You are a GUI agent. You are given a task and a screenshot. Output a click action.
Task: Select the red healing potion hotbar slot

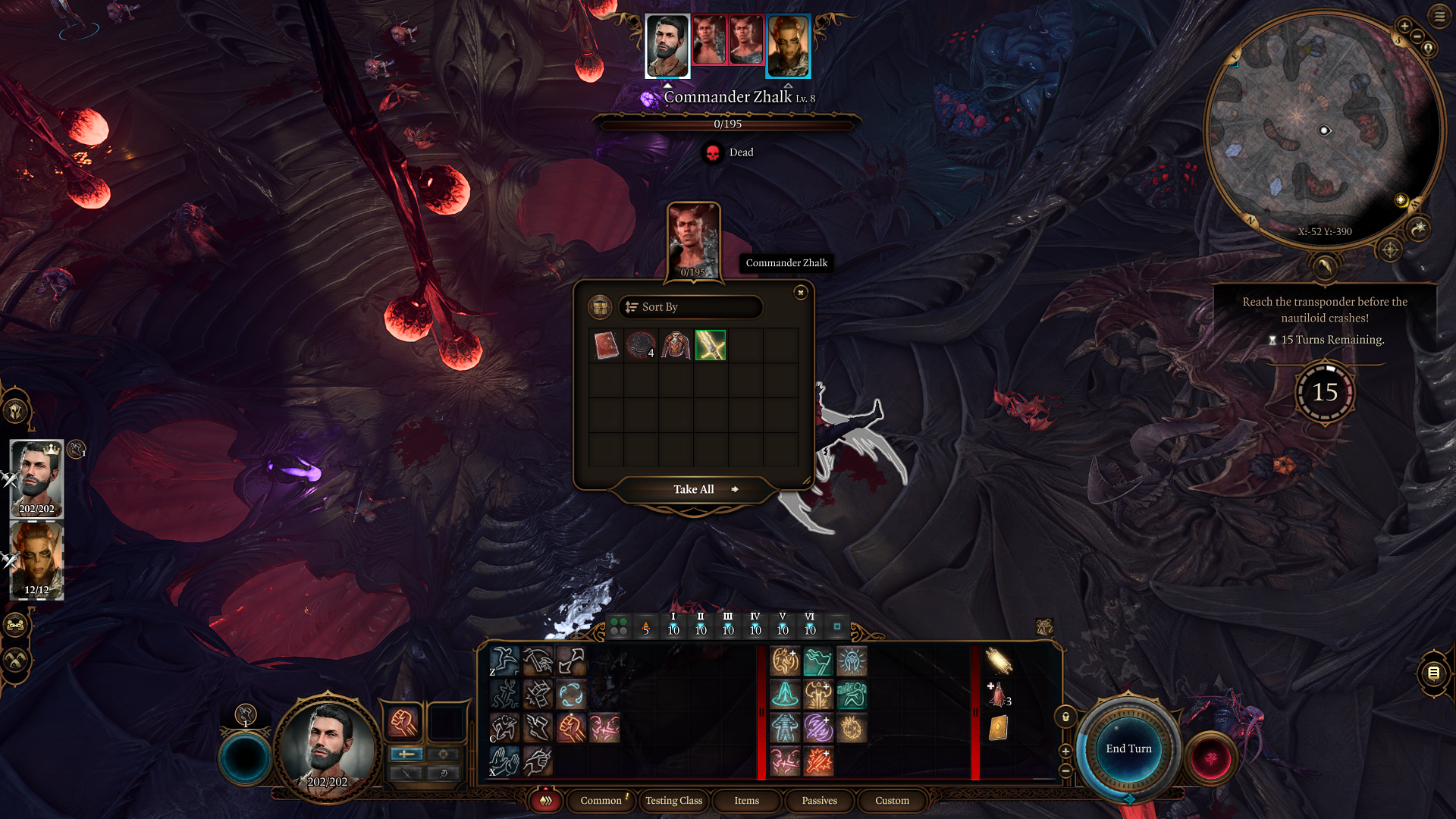(x=998, y=695)
